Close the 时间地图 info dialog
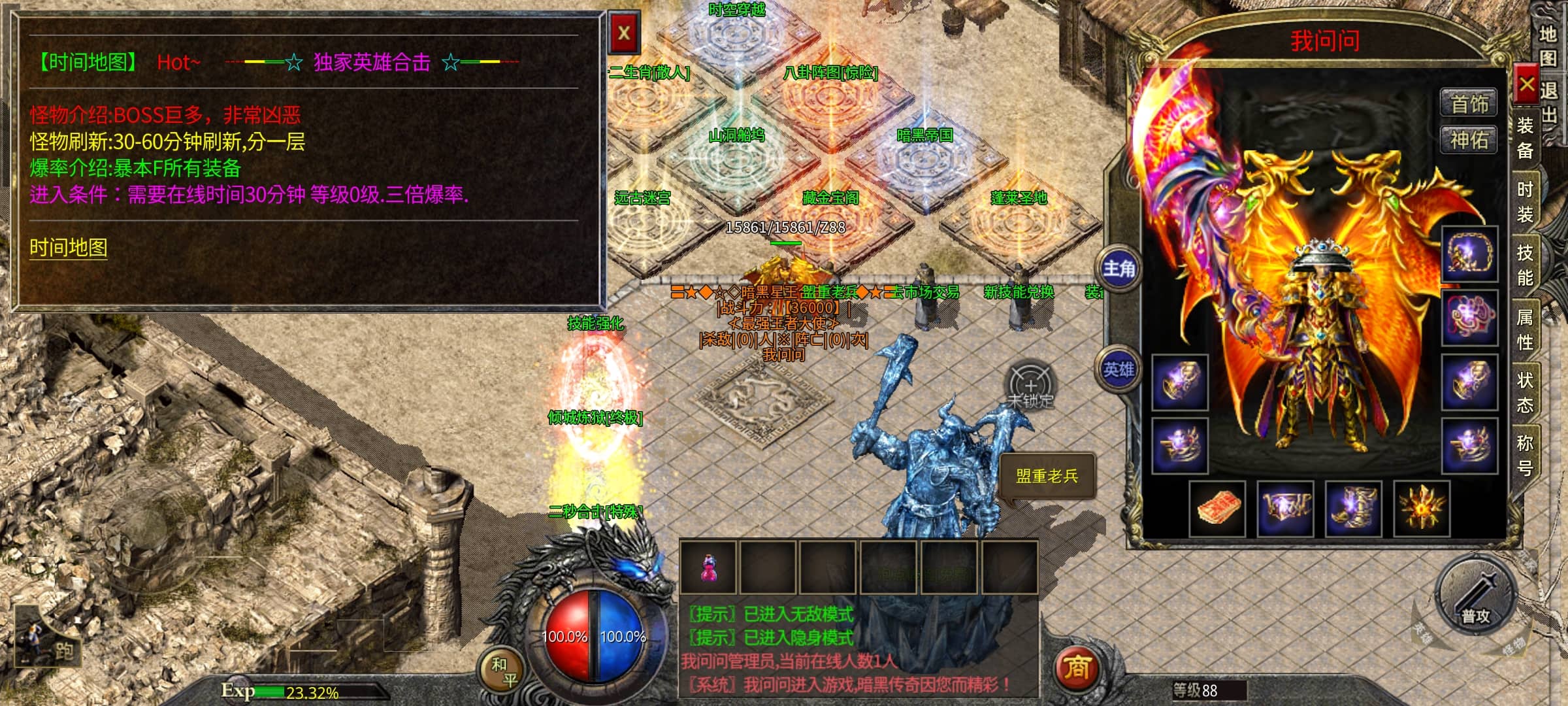The width and height of the screenshot is (1568, 706). (x=624, y=33)
